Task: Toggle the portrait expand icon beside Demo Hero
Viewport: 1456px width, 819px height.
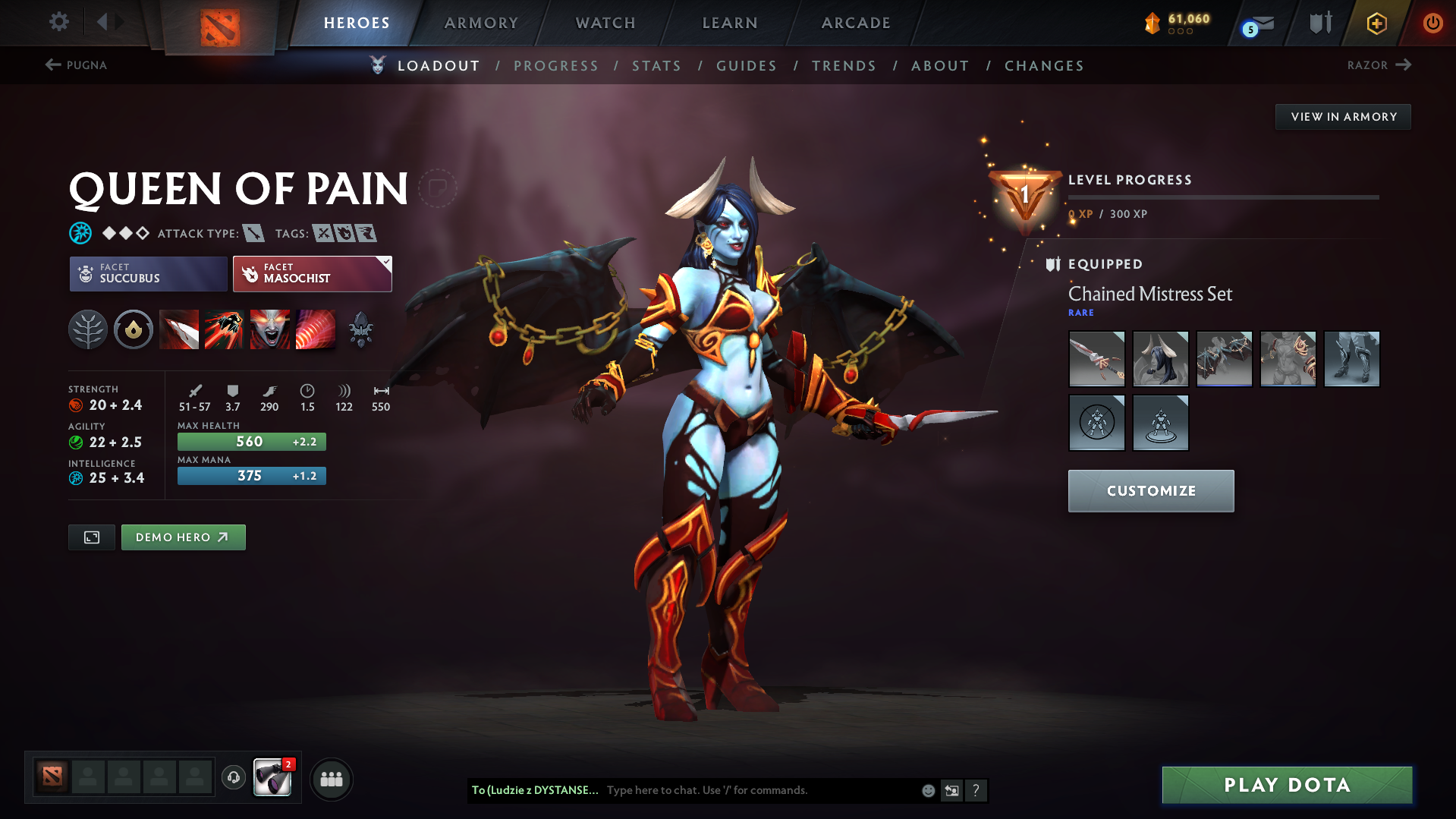Action: coord(91,537)
